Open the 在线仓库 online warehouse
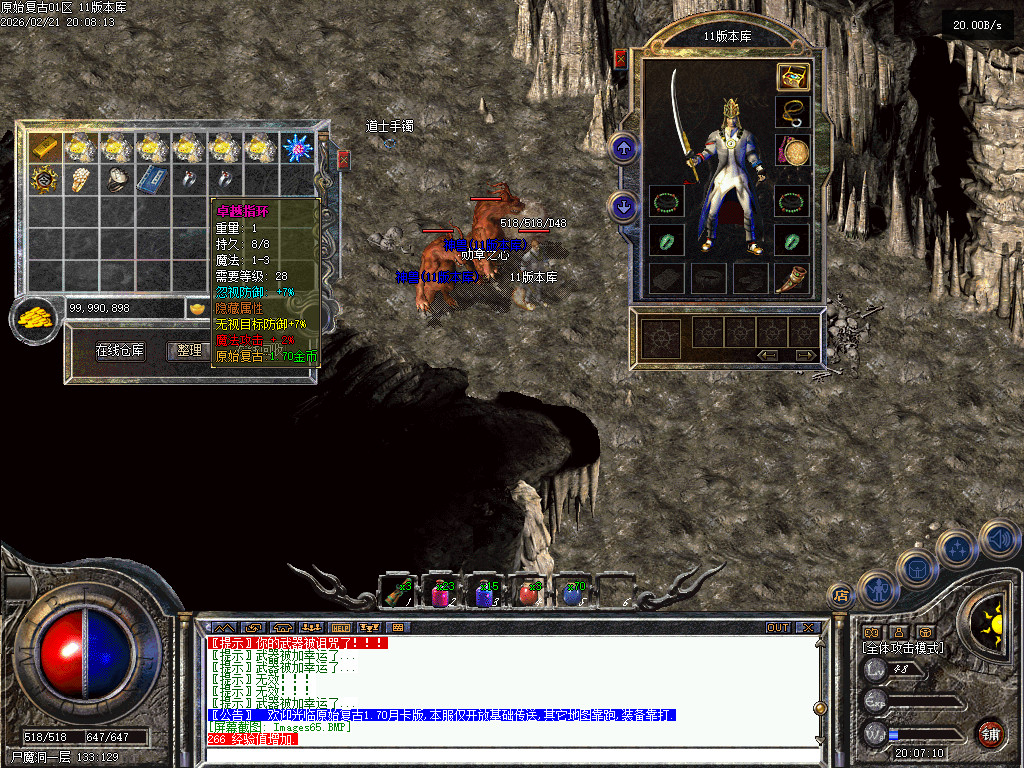Screen dimensions: 1024x768 point(120,351)
